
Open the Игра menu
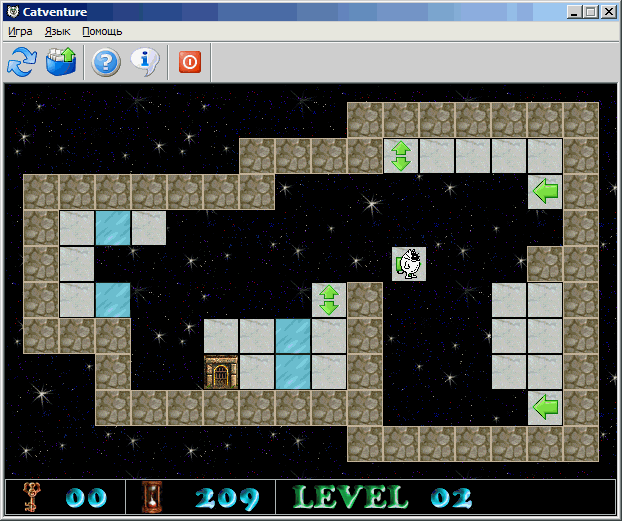20,31
